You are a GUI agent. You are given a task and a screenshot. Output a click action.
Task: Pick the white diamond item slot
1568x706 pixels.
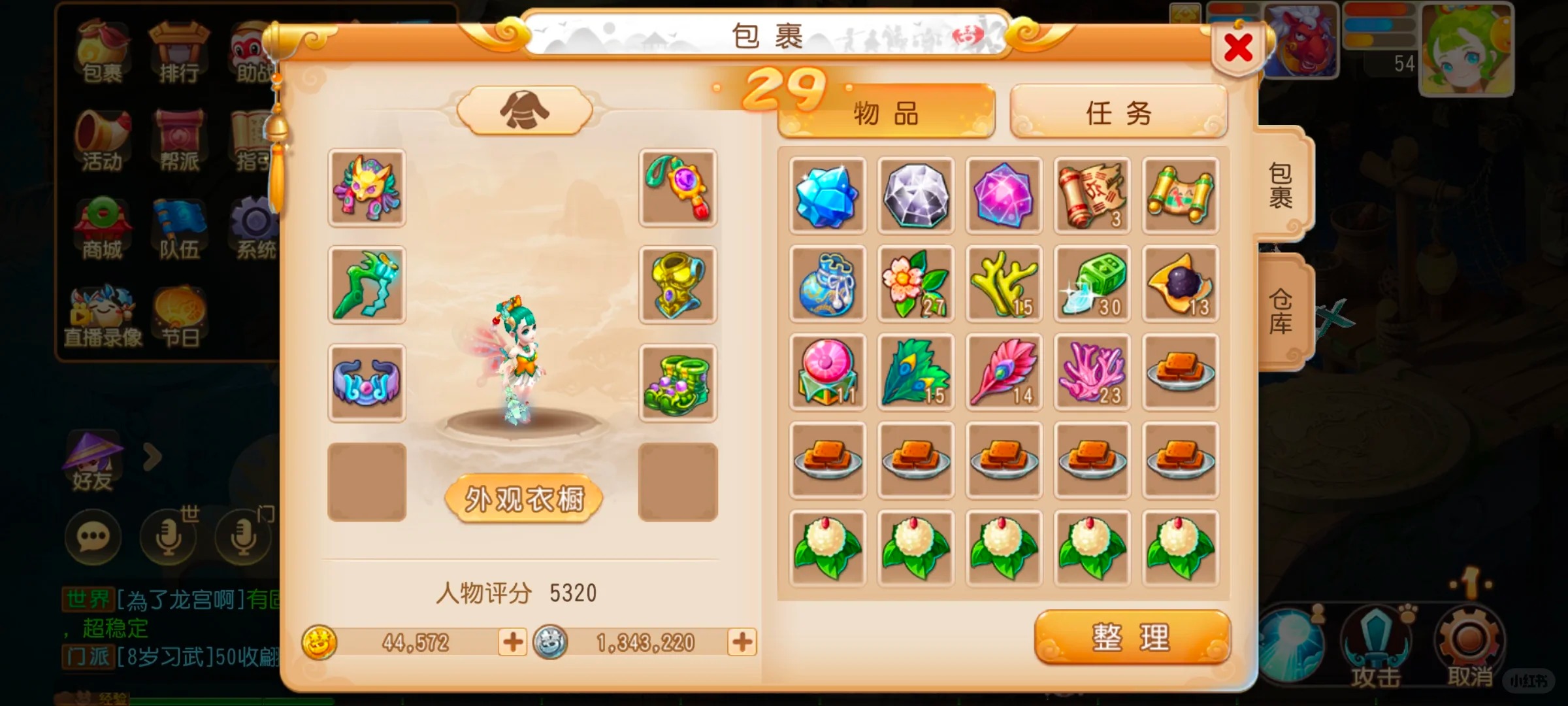(915, 195)
